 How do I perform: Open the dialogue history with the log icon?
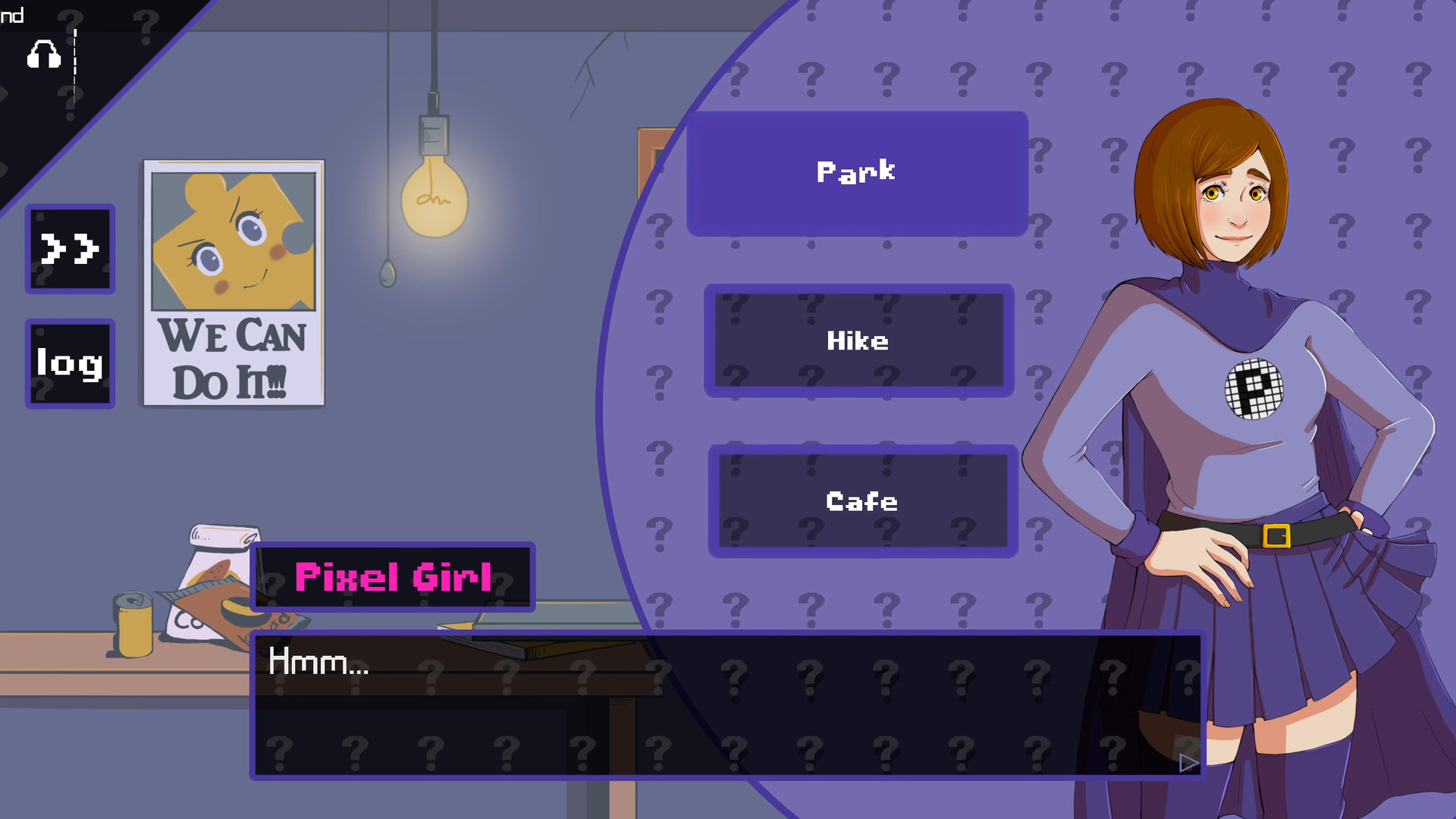point(69,364)
